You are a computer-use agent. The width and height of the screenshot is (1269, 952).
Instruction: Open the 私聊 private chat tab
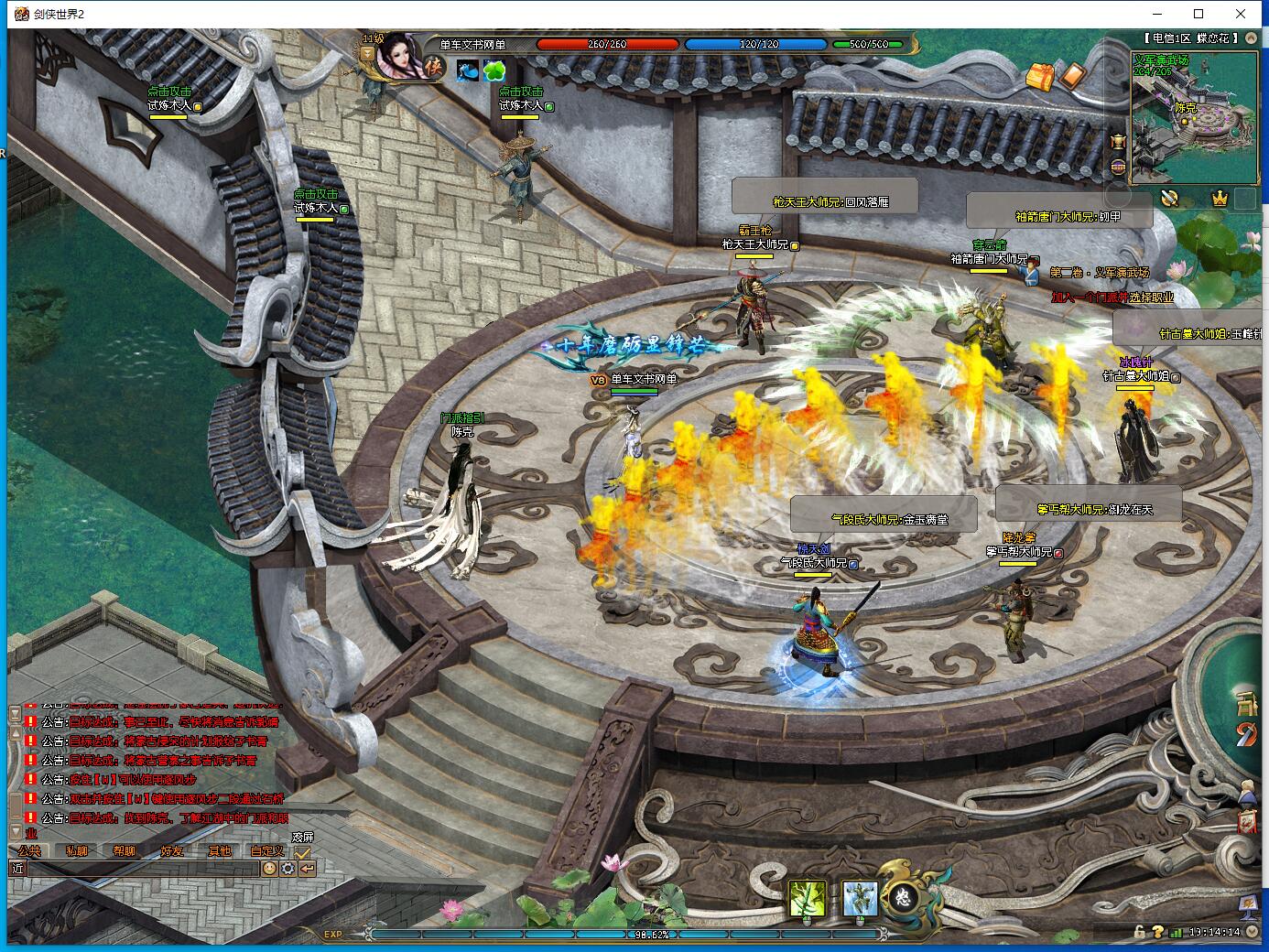point(77,850)
